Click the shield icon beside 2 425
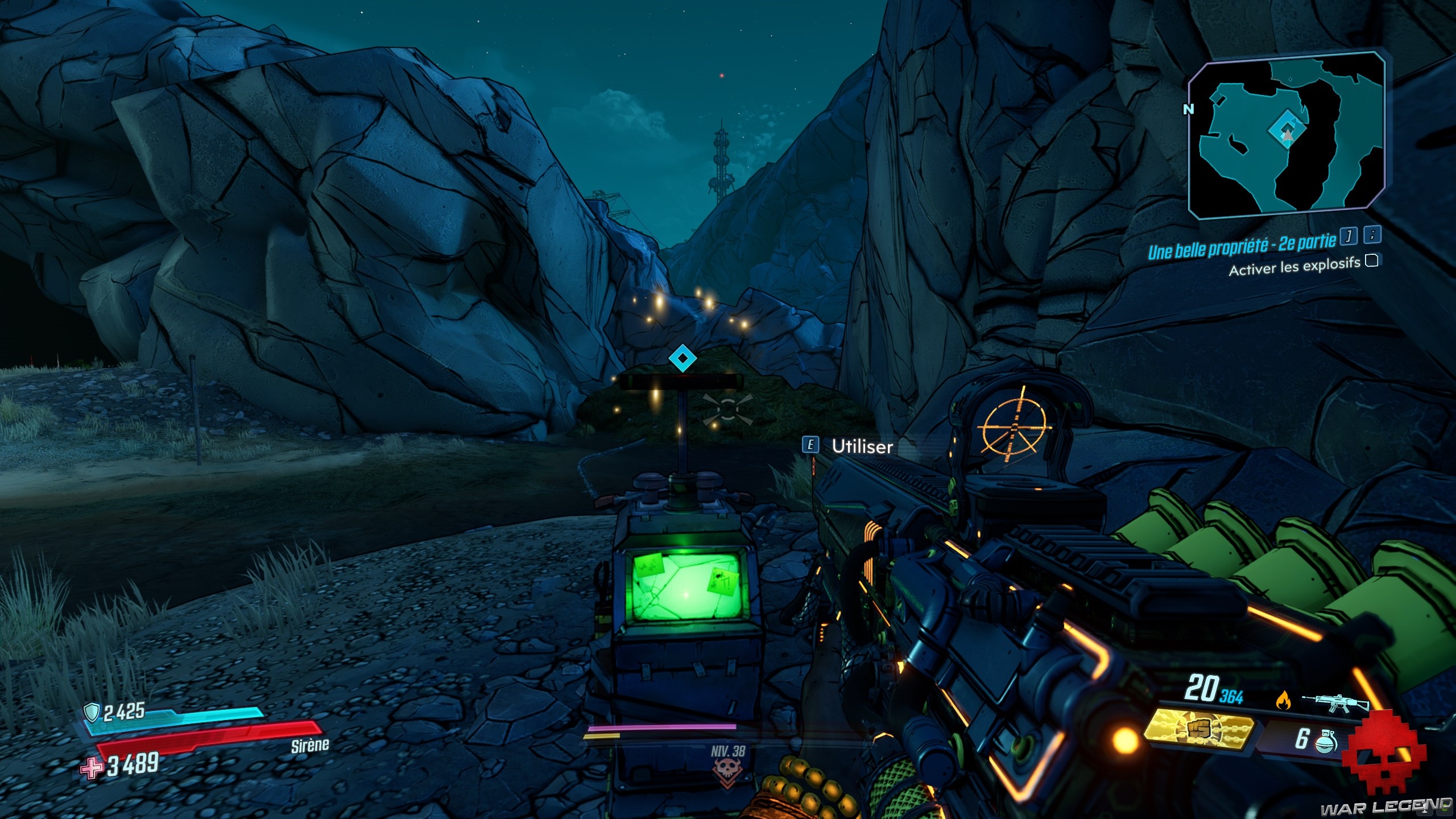The width and height of the screenshot is (1456, 819). 92,712
